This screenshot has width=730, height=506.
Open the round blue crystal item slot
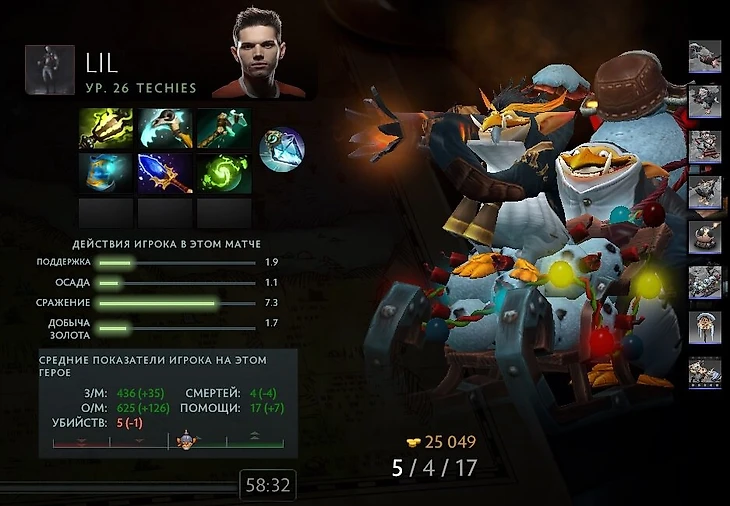[x=281, y=149]
